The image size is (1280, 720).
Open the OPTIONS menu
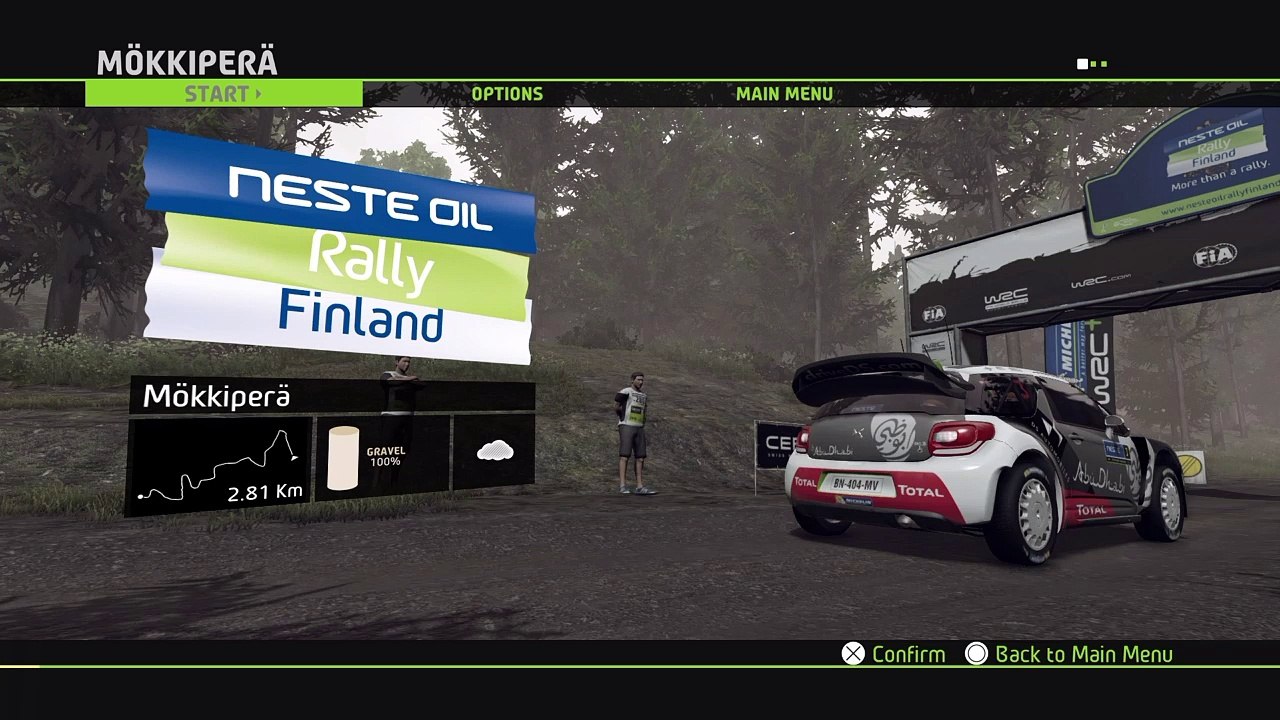(507, 94)
